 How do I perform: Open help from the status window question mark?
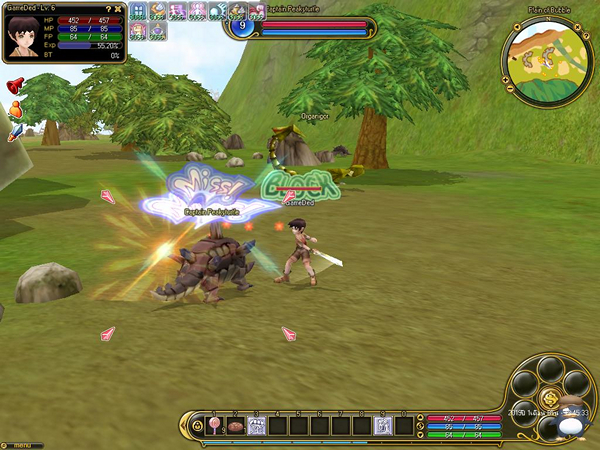point(109,10)
